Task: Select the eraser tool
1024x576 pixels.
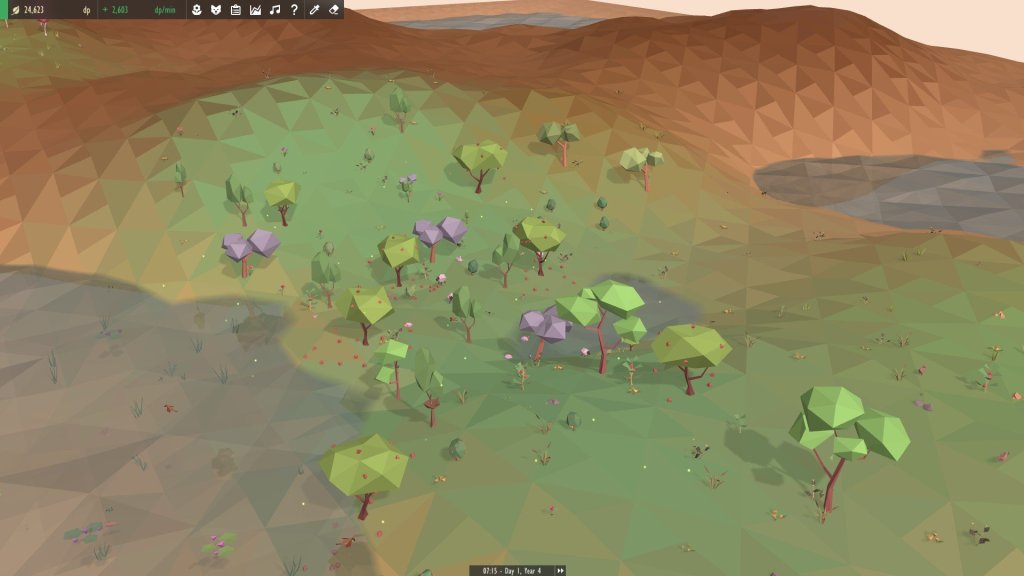Action: point(333,10)
